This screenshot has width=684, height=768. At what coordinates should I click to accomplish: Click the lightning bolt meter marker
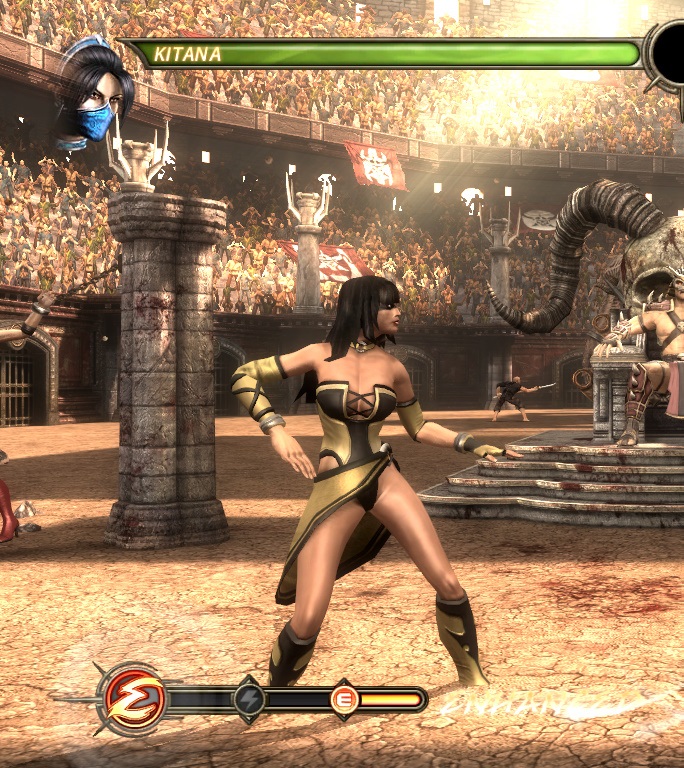(249, 699)
